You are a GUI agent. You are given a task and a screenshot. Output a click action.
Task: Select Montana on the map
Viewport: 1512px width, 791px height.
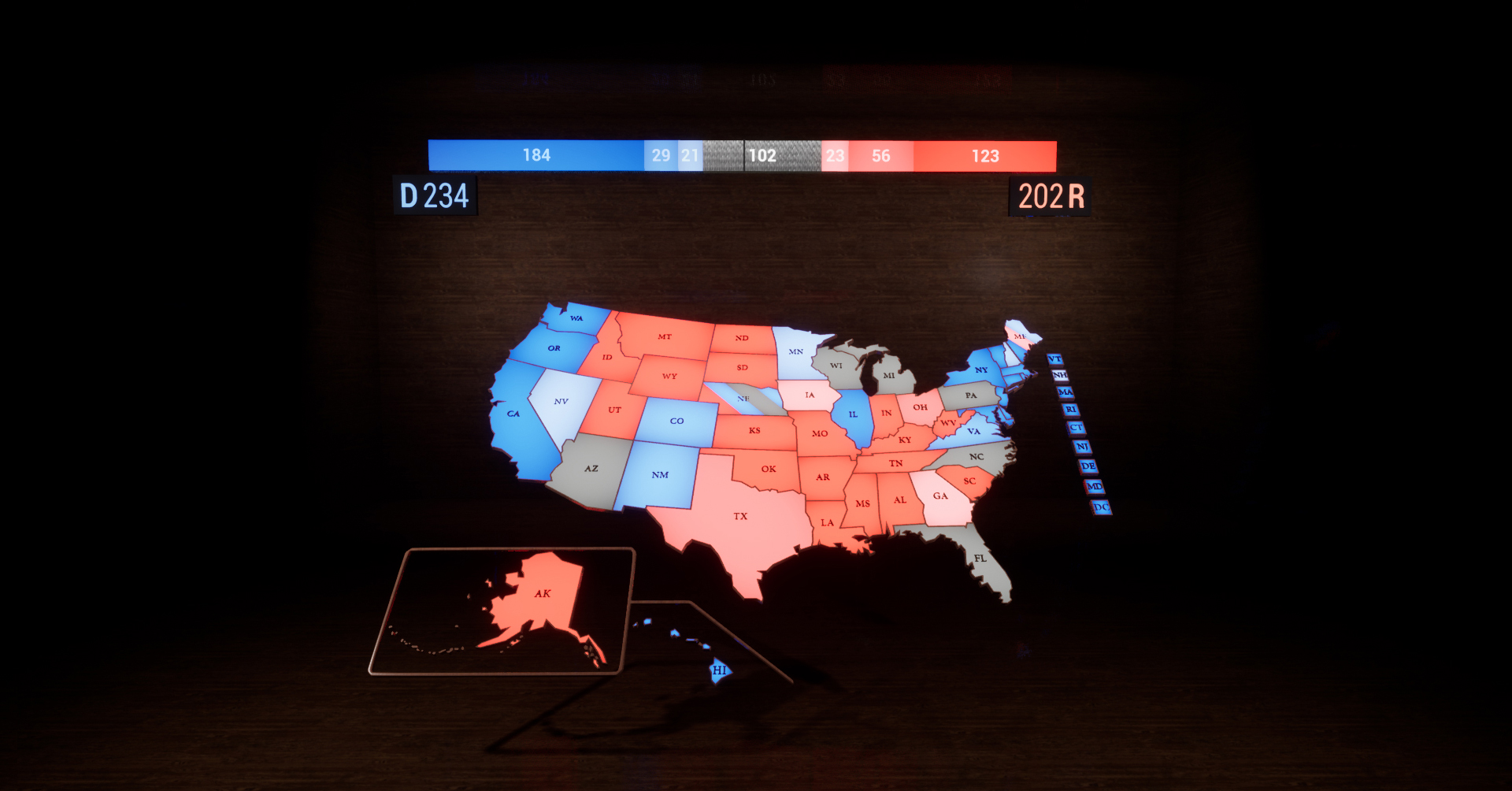pyautogui.click(x=665, y=337)
